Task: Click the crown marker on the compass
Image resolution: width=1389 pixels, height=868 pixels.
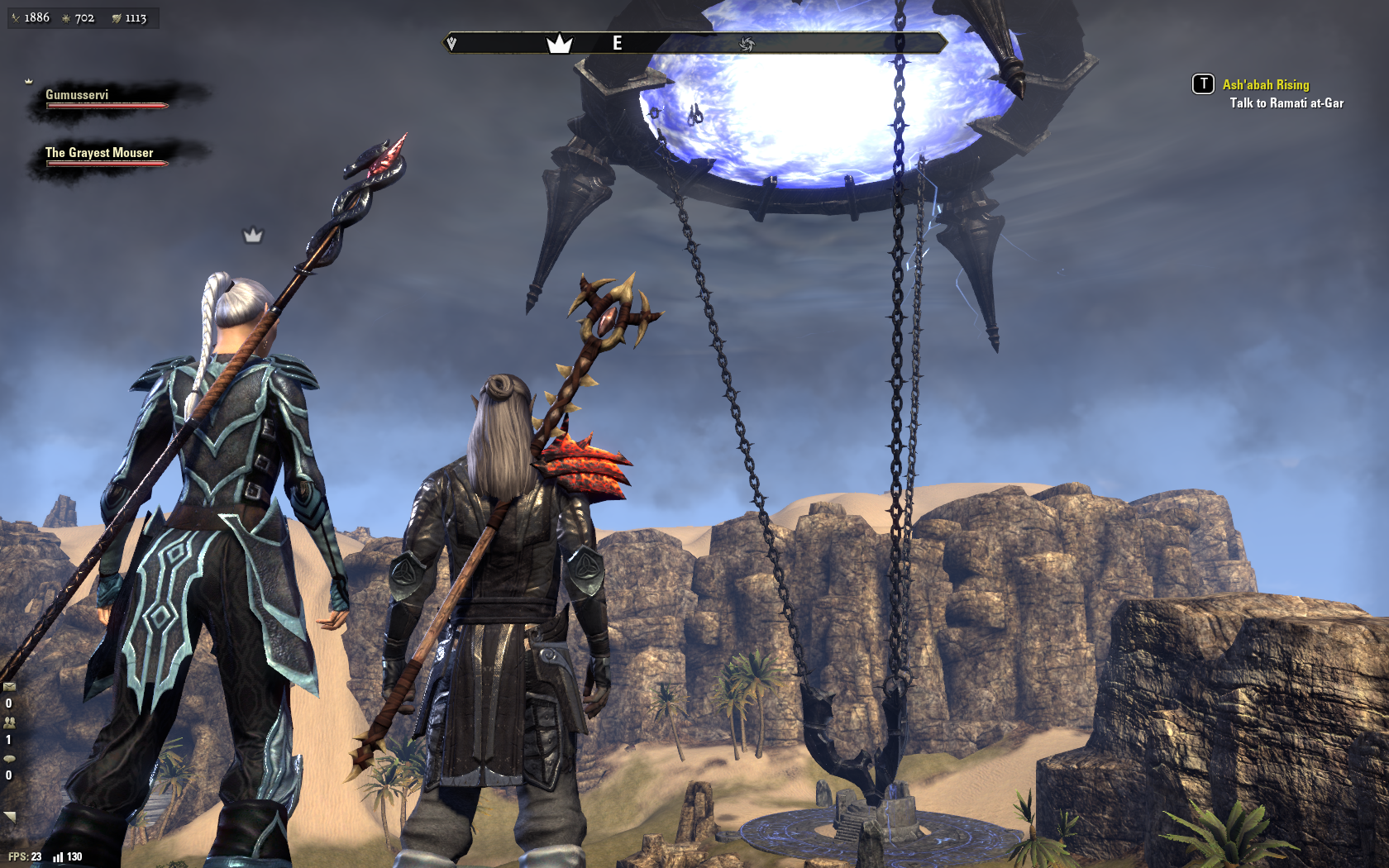Action: click(560, 44)
